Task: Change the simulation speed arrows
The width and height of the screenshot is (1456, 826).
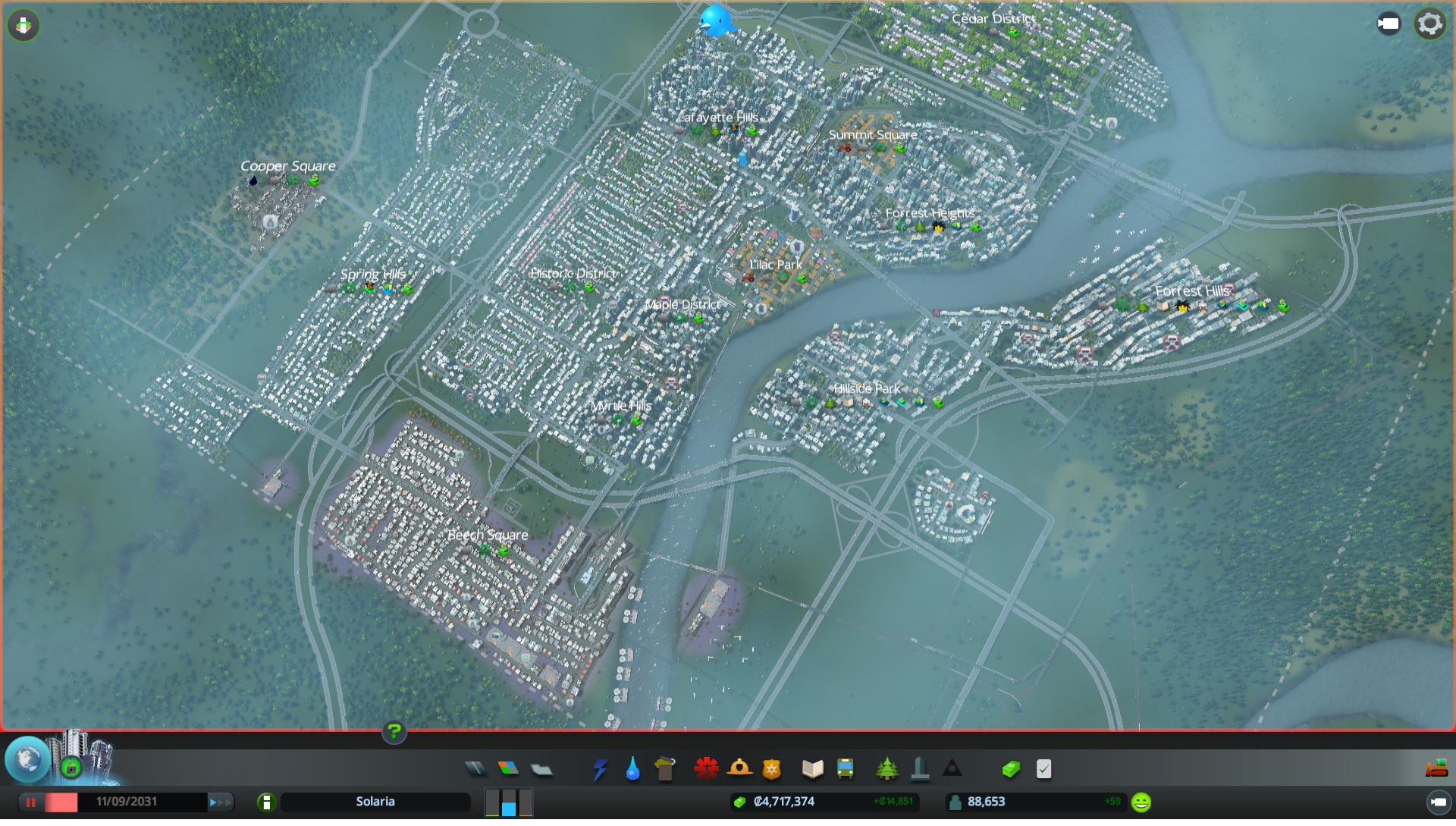Action: [x=221, y=802]
